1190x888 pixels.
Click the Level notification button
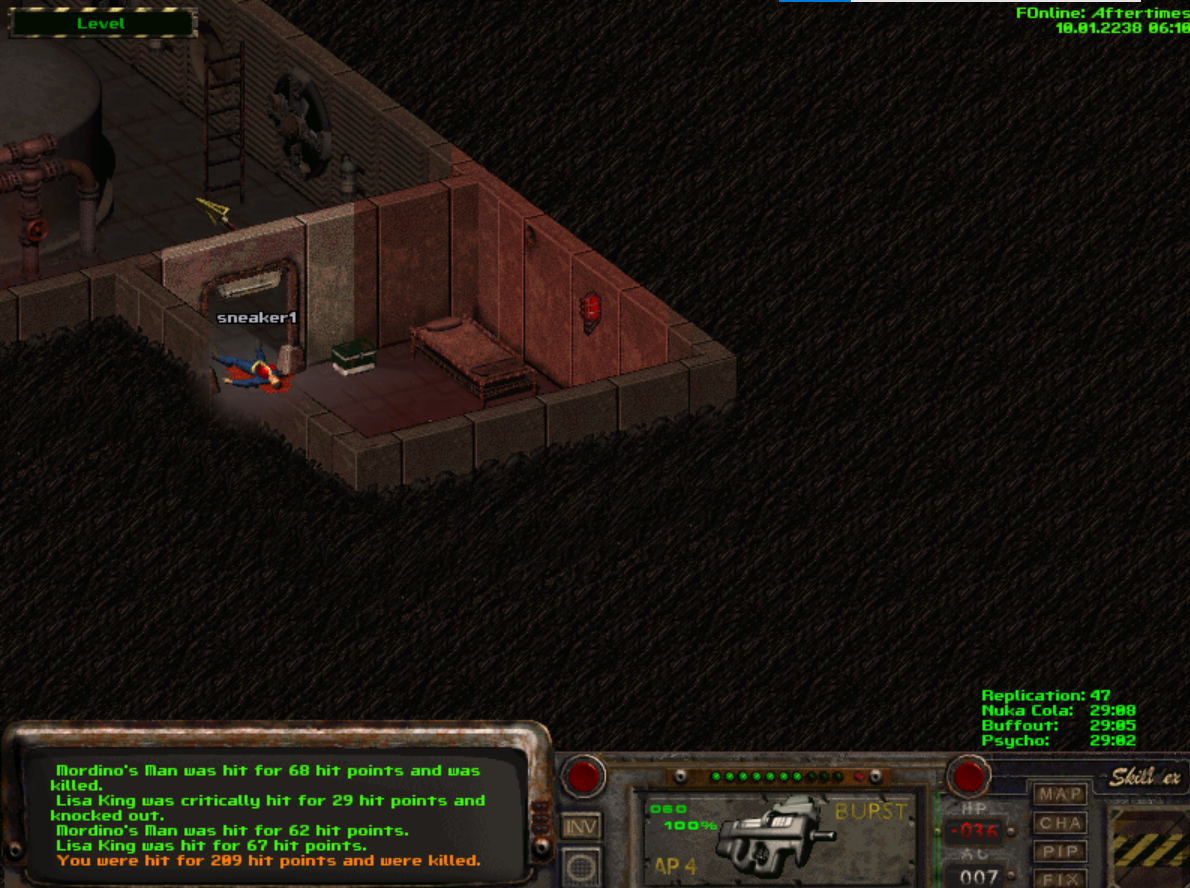tap(102, 23)
